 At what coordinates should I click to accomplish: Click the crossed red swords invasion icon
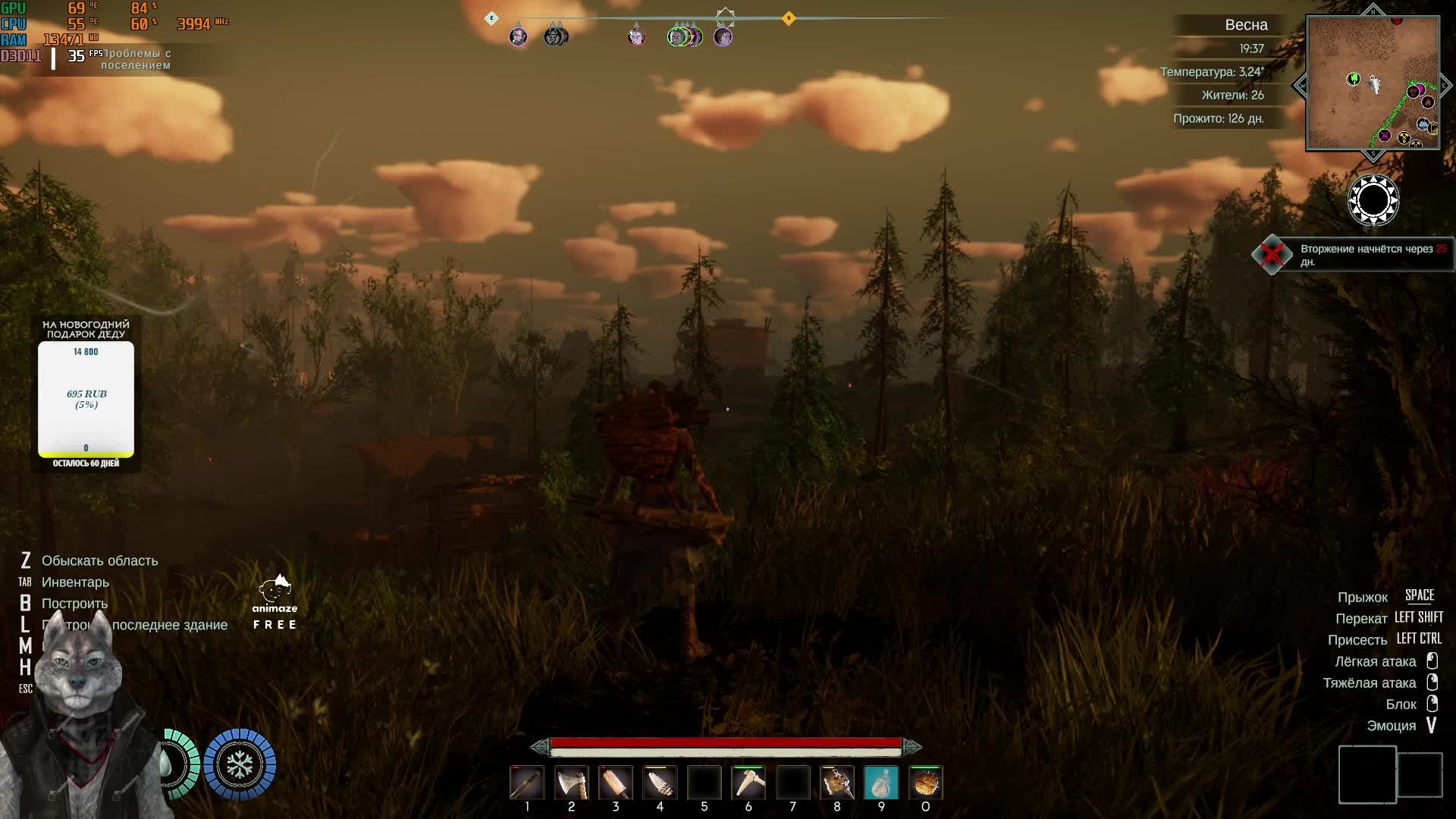pyautogui.click(x=1272, y=255)
